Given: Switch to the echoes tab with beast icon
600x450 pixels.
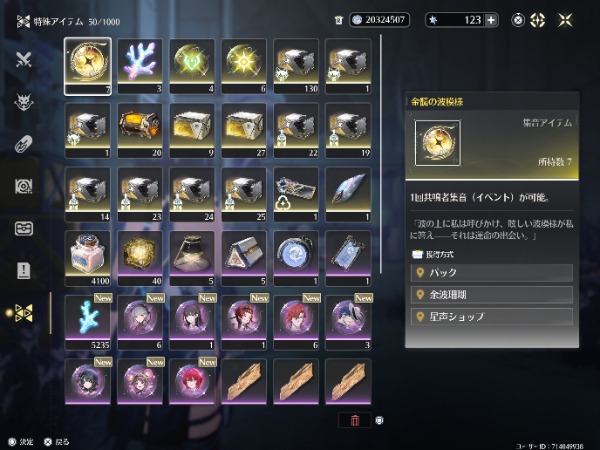Looking at the screenshot, I should pyautogui.click(x=24, y=101).
